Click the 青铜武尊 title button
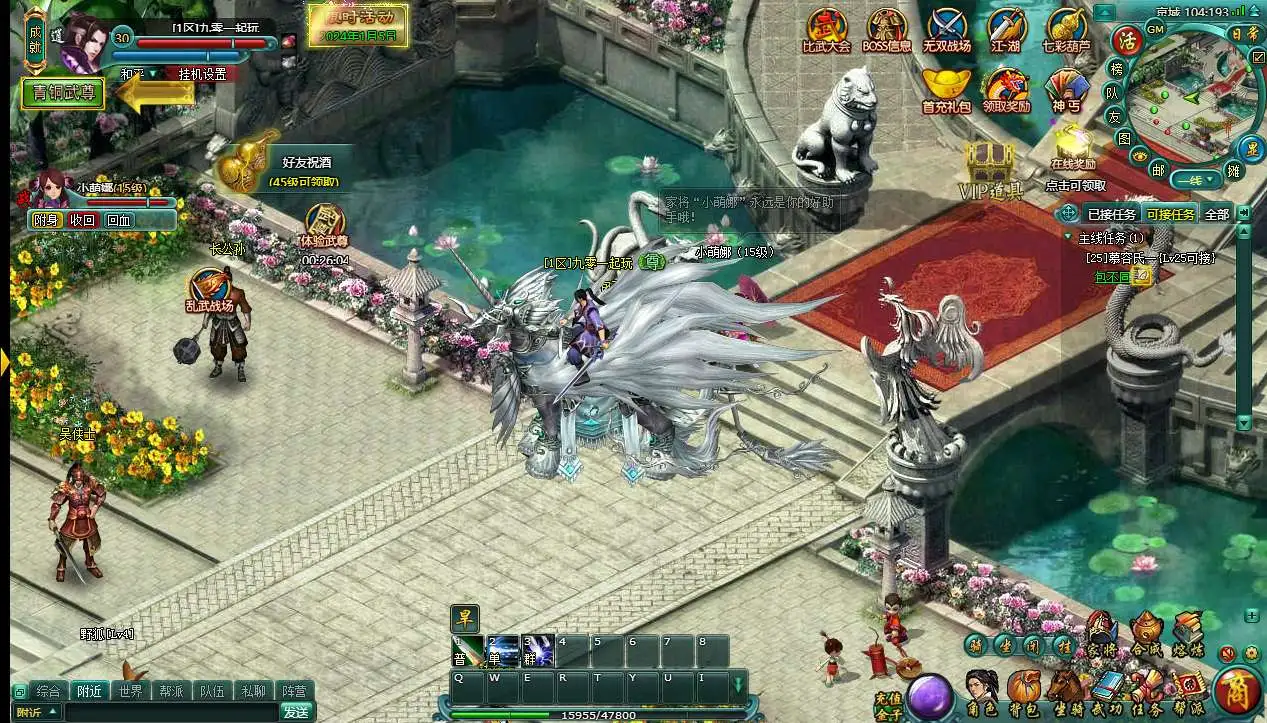The width and height of the screenshot is (1267, 723). click(x=62, y=93)
